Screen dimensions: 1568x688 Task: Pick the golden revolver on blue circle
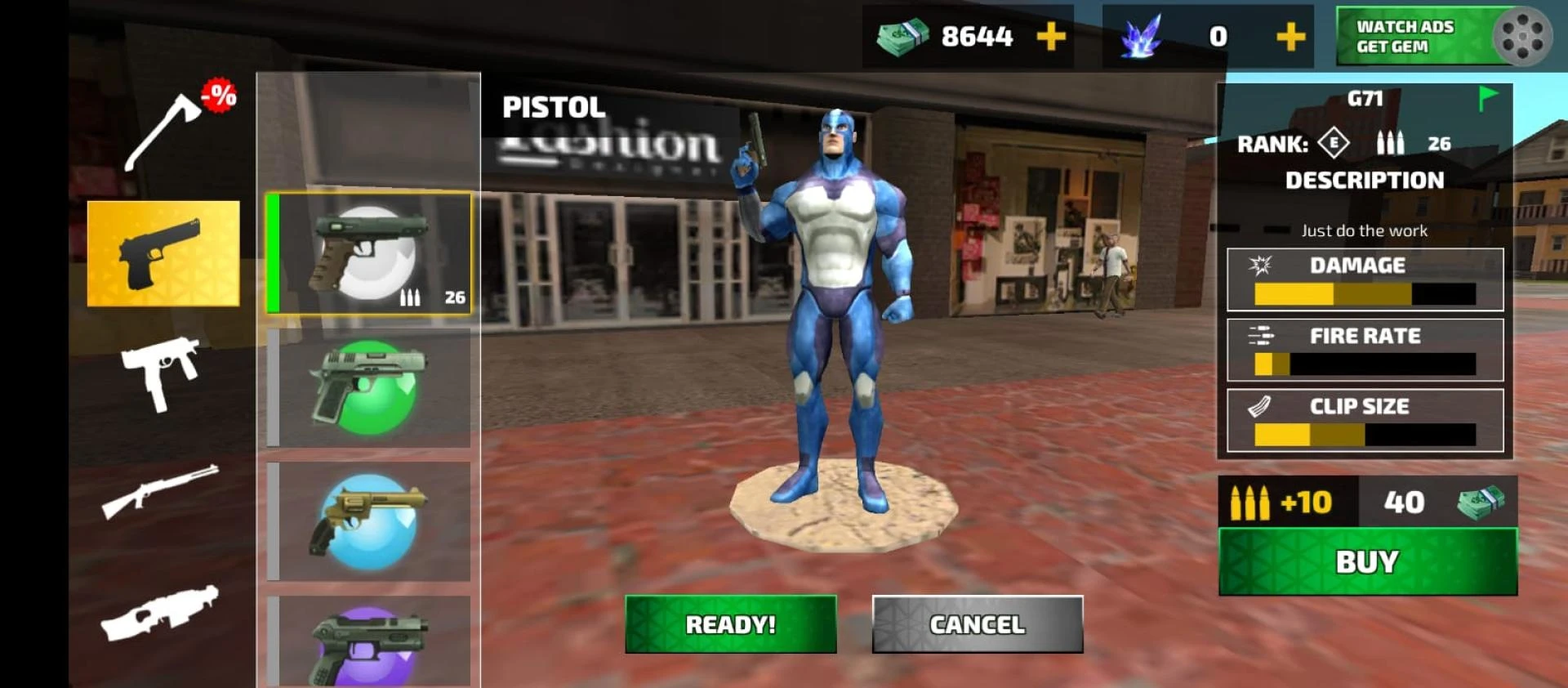click(x=369, y=521)
